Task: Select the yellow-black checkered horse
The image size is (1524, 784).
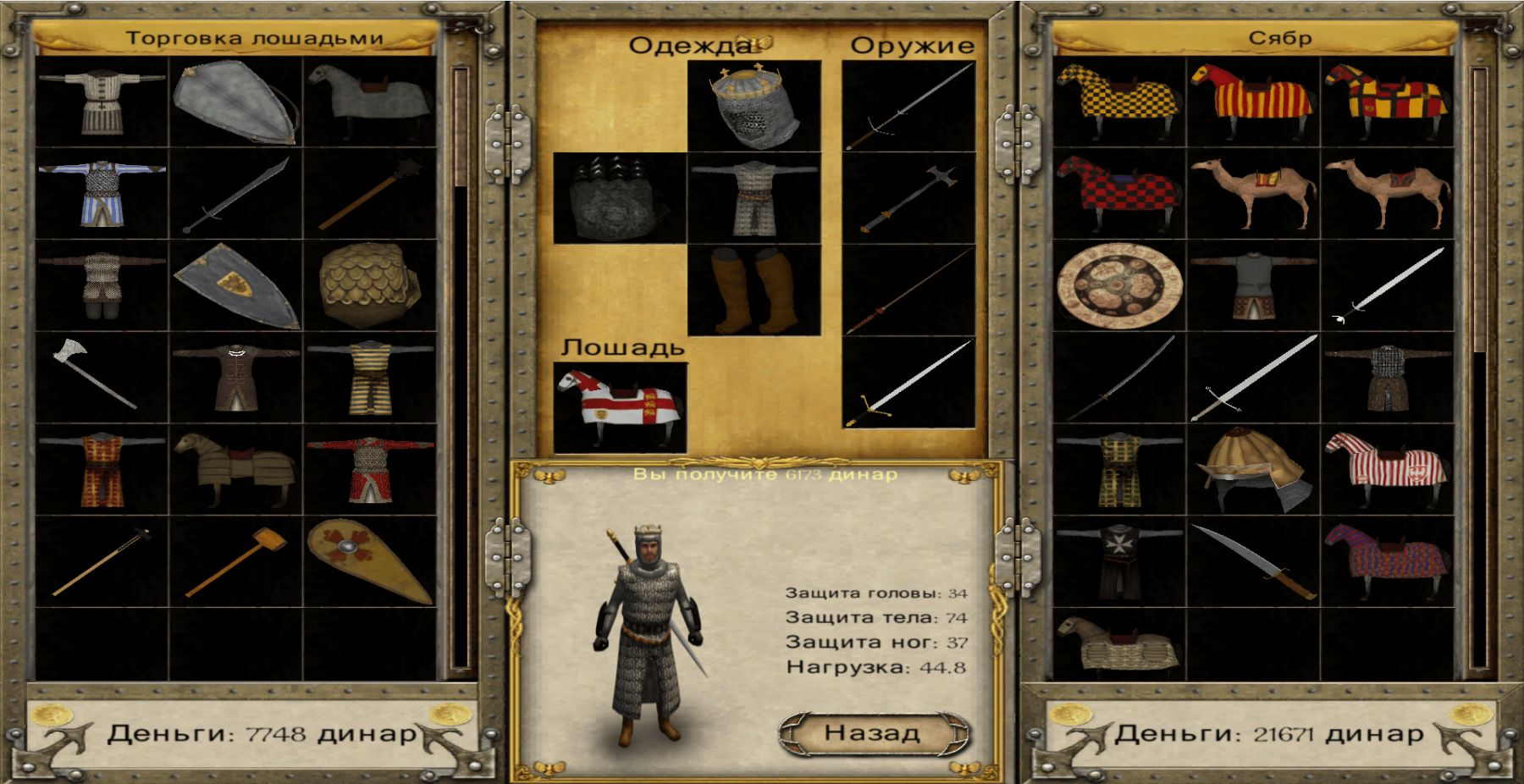Action: (x=1119, y=102)
